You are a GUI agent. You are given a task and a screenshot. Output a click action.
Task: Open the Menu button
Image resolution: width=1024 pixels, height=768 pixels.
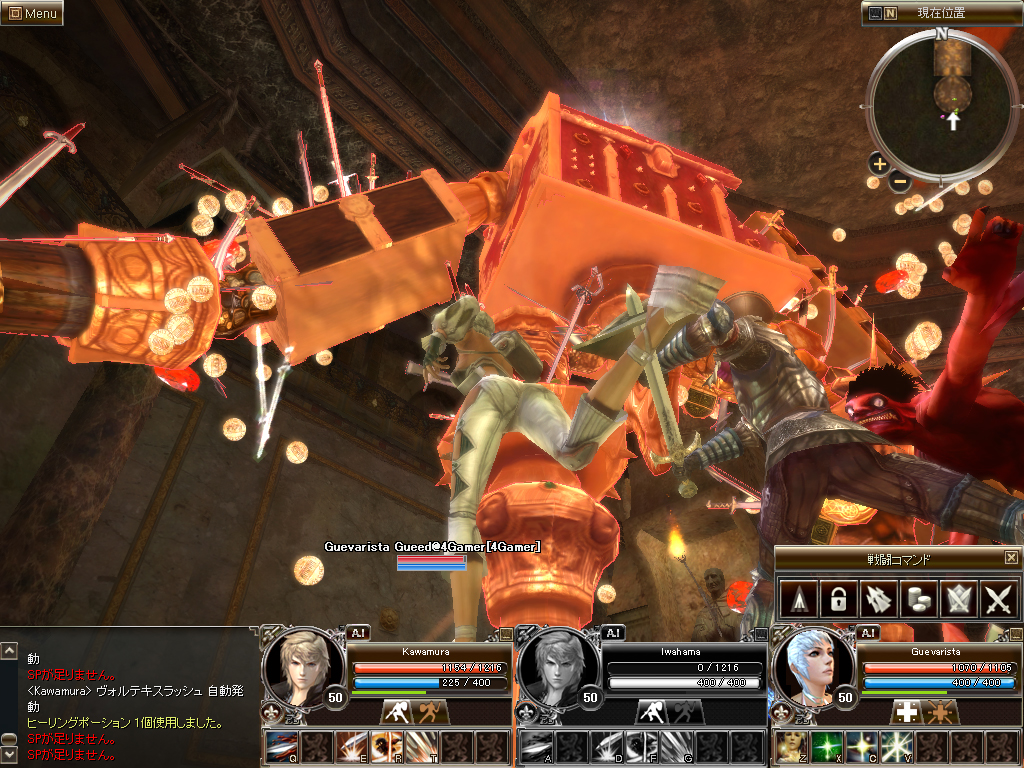point(32,13)
